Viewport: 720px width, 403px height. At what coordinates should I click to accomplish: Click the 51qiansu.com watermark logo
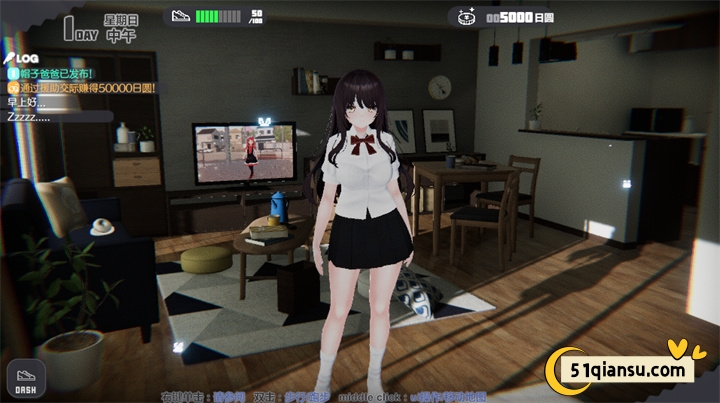tap(624, 369)
